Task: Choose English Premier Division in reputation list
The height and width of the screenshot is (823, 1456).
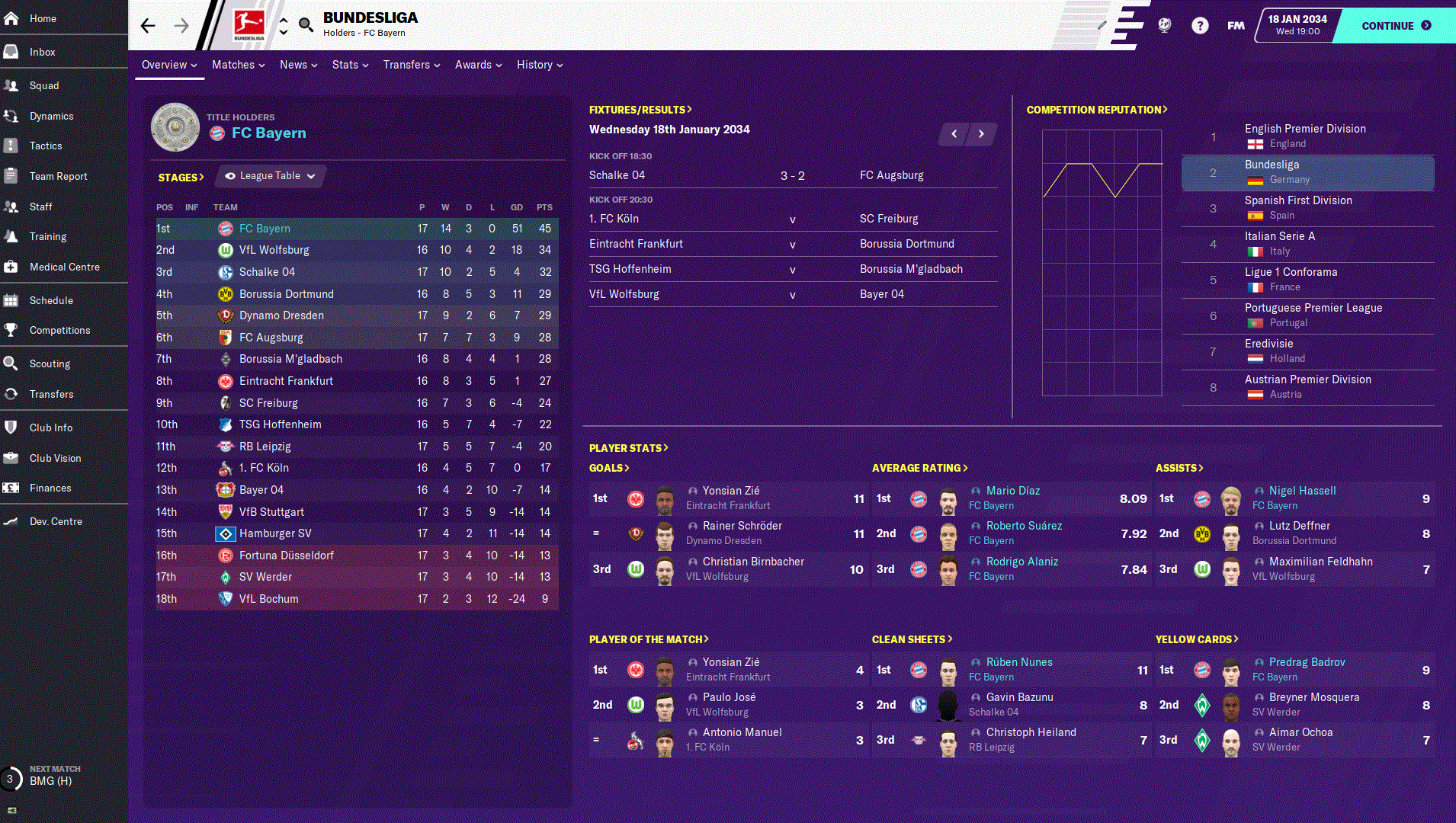Action: coord(1304,129)
